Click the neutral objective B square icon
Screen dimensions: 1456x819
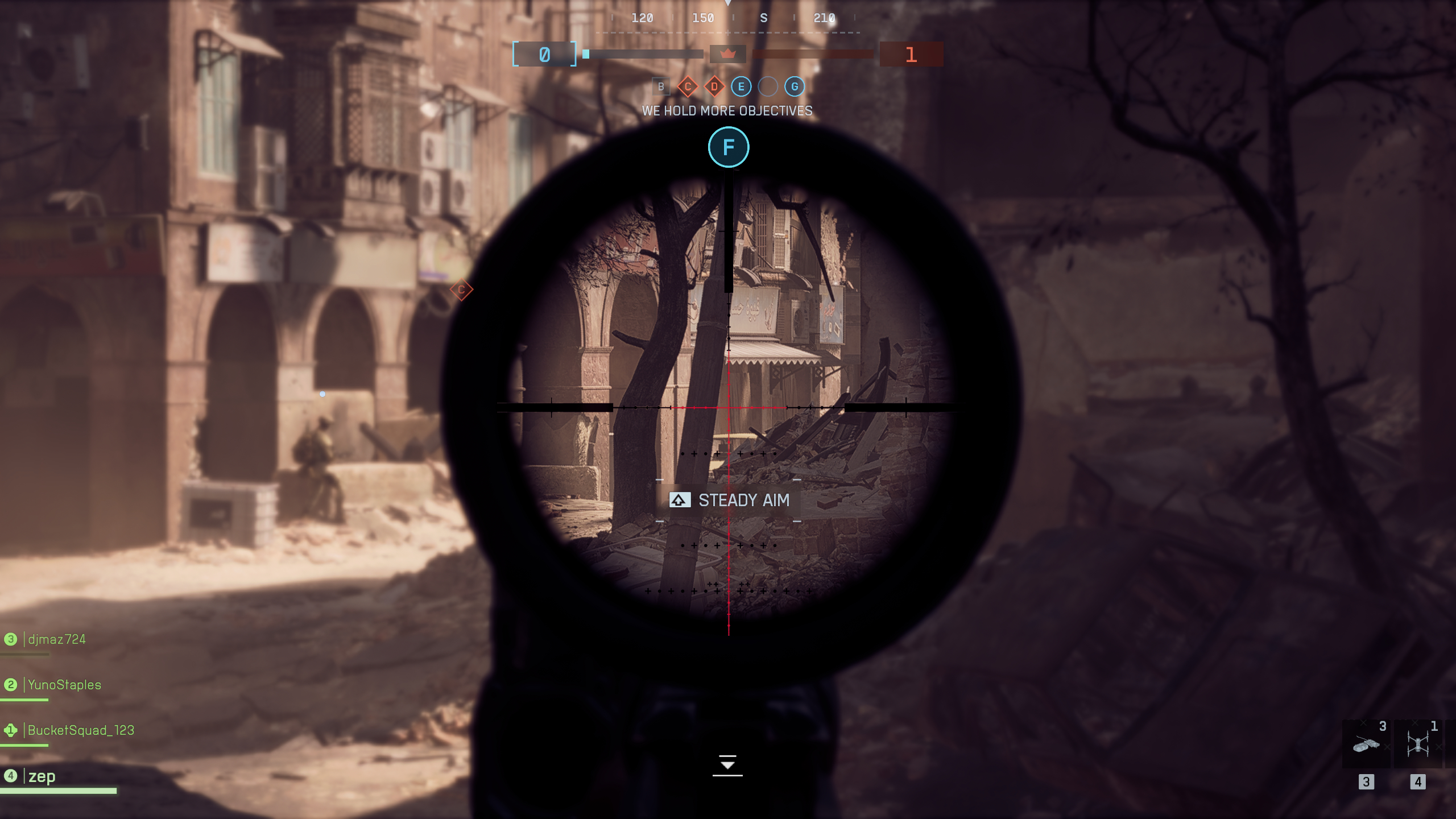click(x=661, y=86)
